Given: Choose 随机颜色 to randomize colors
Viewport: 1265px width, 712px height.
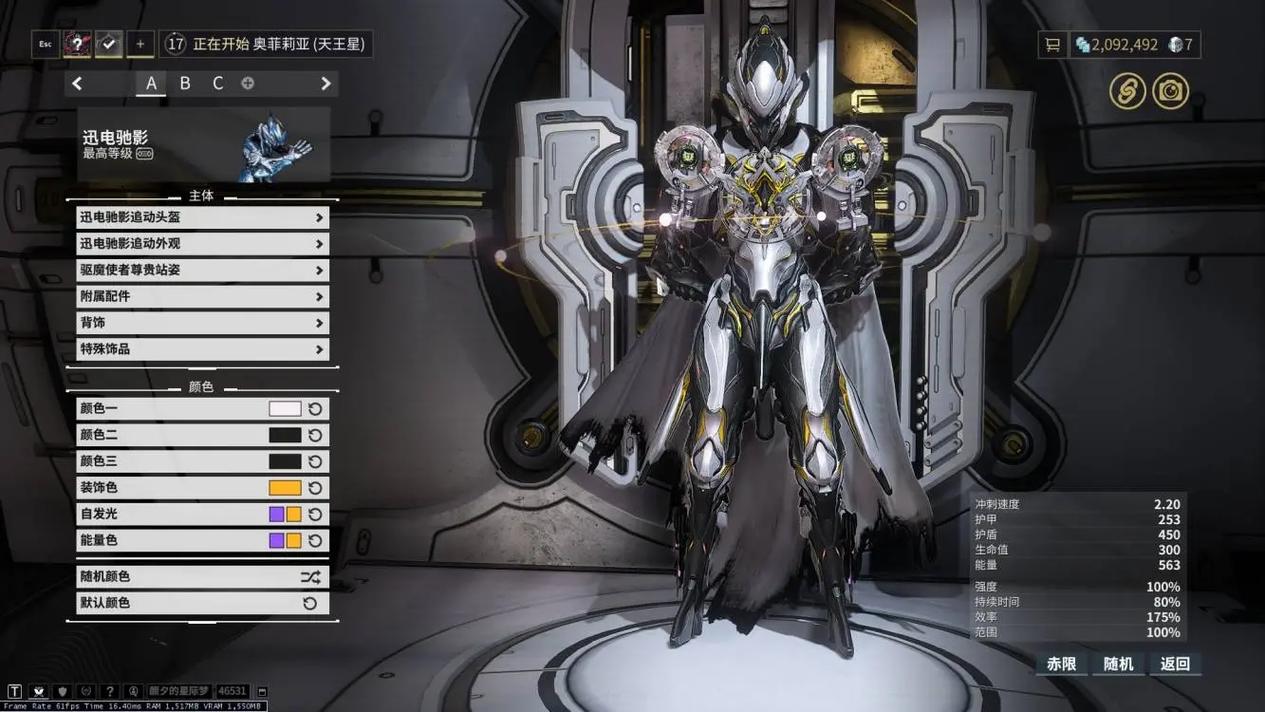Looking at the screenshot, I should pyautogui.click(x=202, y=577).
